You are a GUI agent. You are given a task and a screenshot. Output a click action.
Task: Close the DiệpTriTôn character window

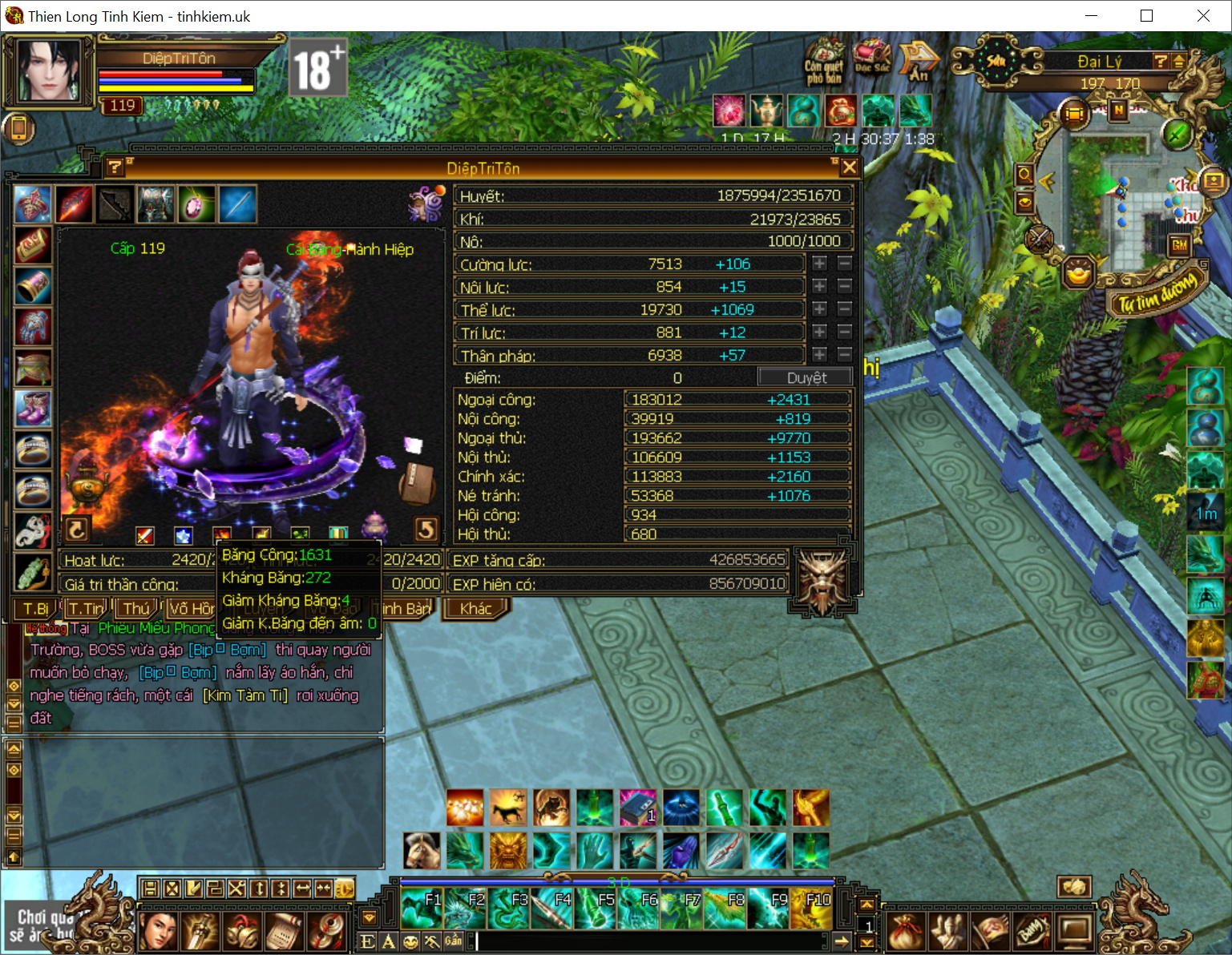850,167
